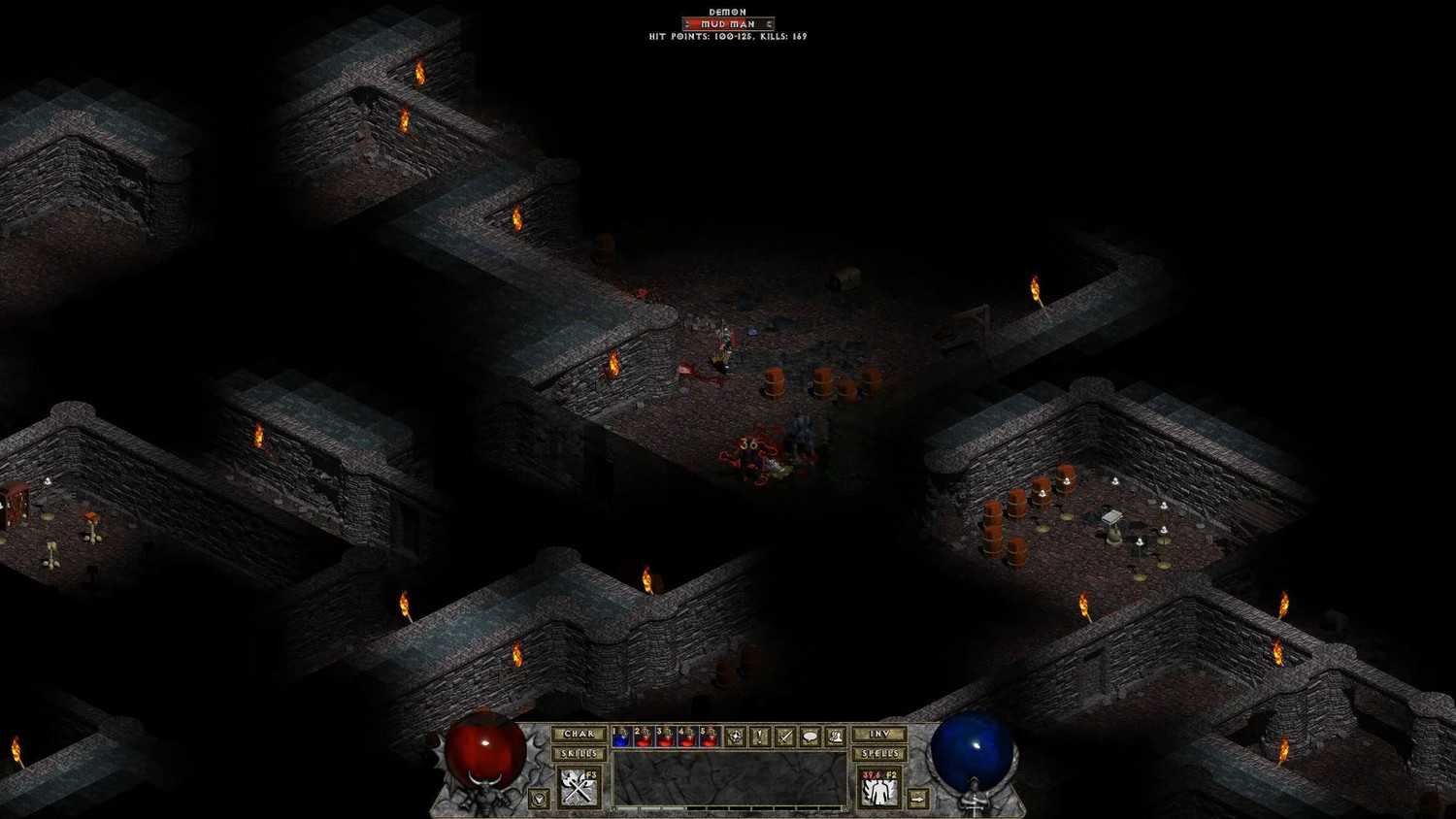Open the SPELLS book
The image size is (1456, 819).
pos(879,754)
